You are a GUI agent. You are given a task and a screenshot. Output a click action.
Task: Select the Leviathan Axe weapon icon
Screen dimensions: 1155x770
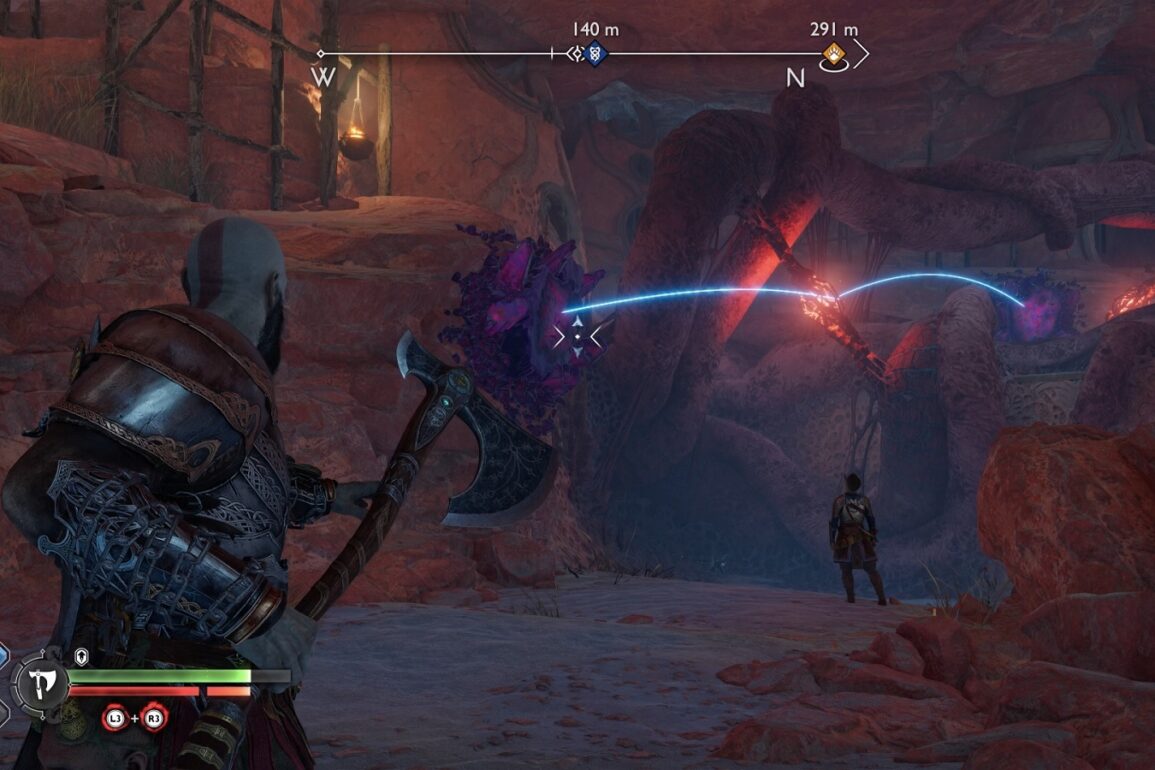tap(42, 684)
